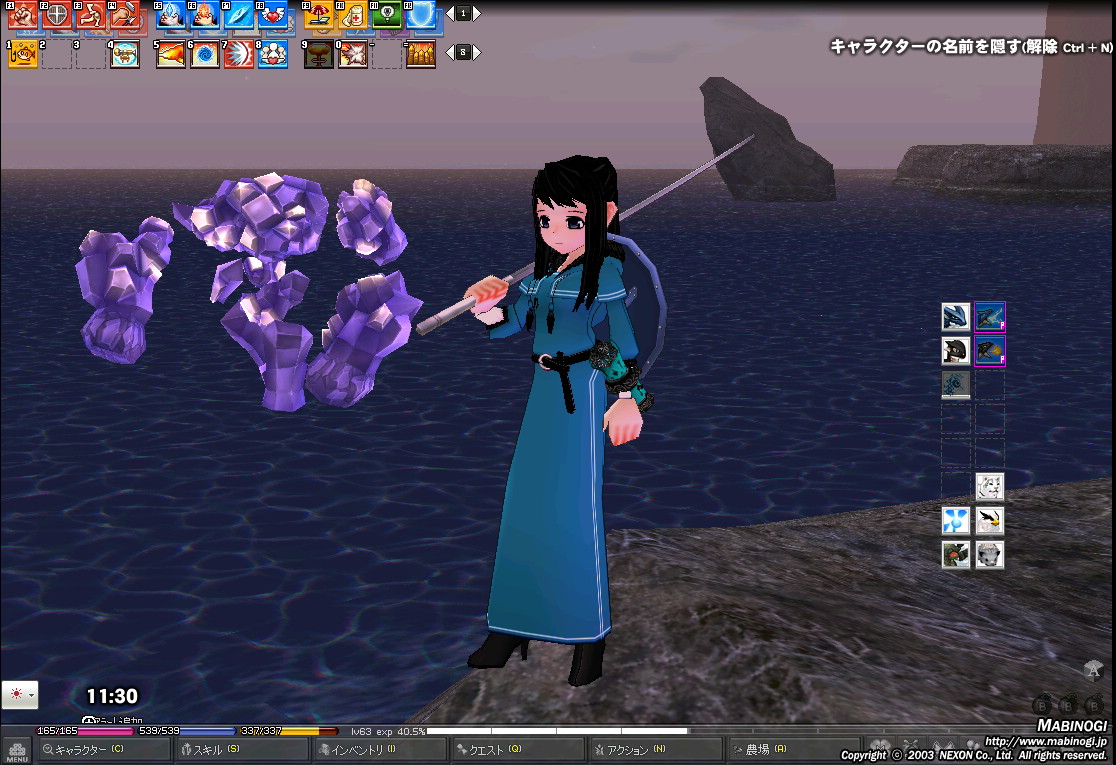
Task: Activate the mushroom cloud explosion skill
Action: click(x=319, y=54)
